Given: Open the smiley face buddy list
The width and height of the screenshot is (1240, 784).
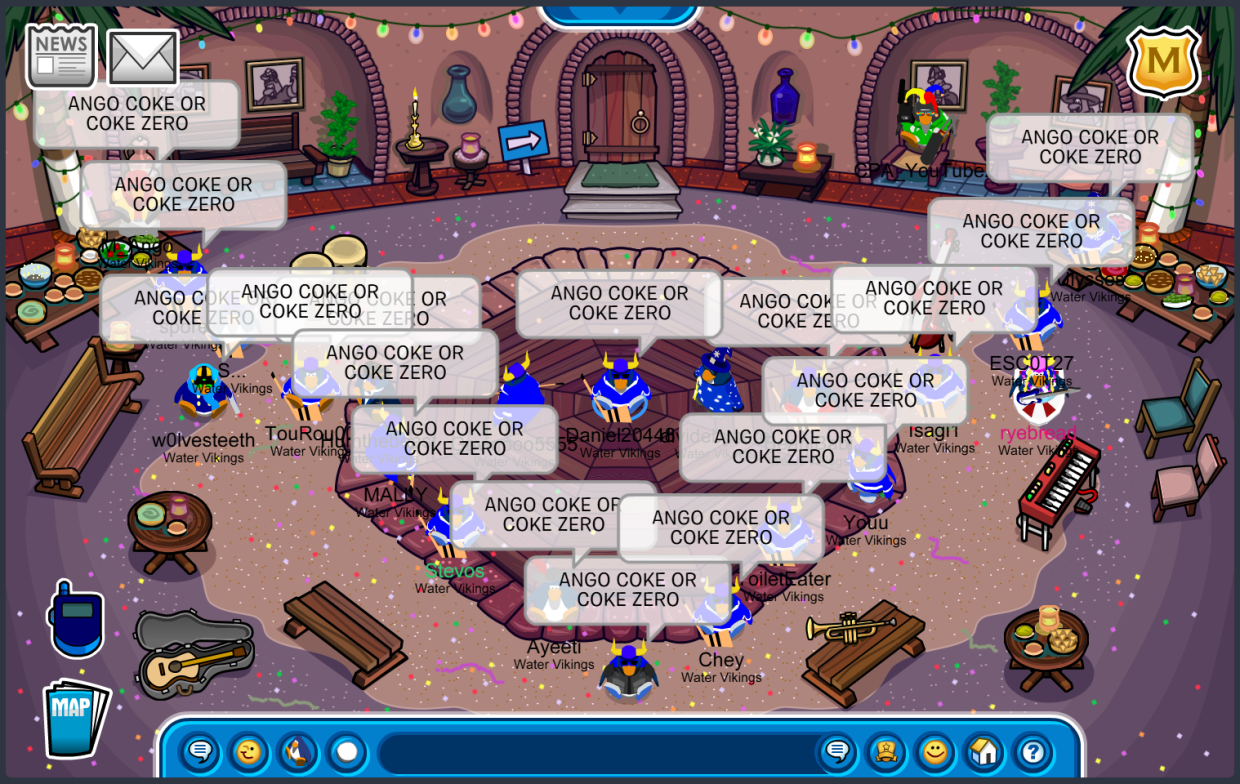Looking at the screenshot, I should click(x=935, y=751).
